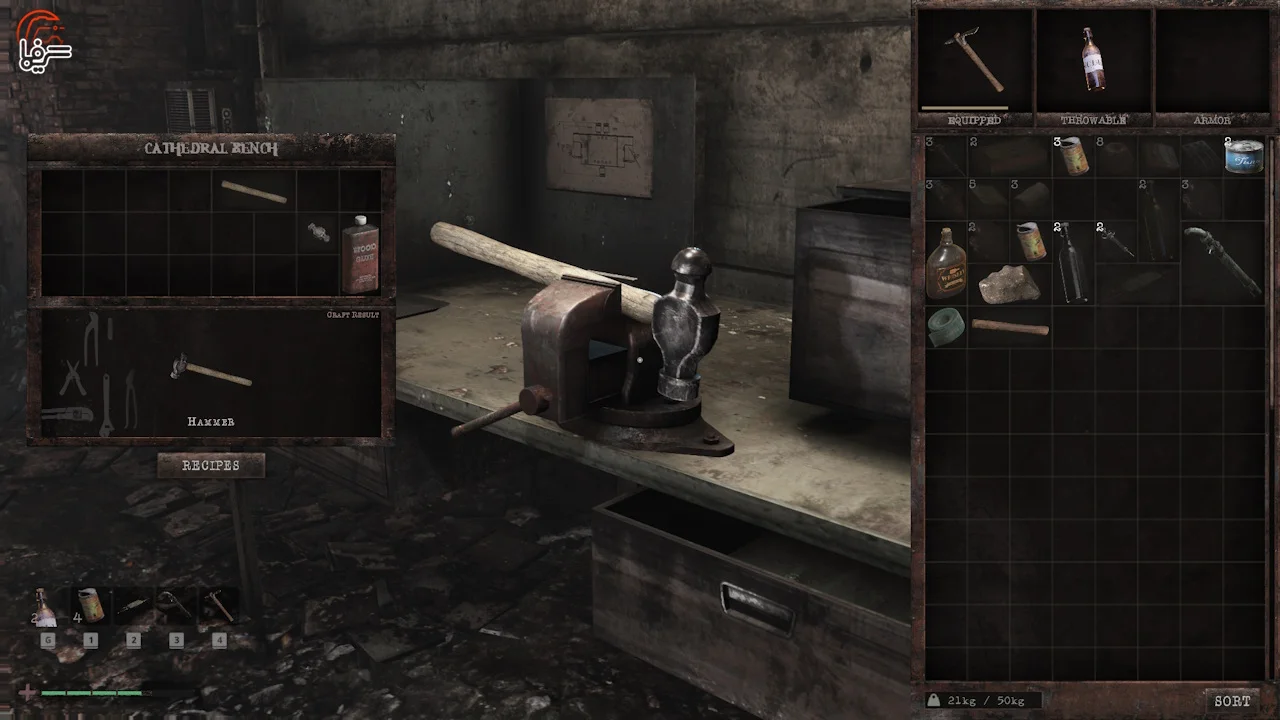Select the whiskey jug in inventory
The height and width of the screenshot is (720, 1280).
coord(945,264)
